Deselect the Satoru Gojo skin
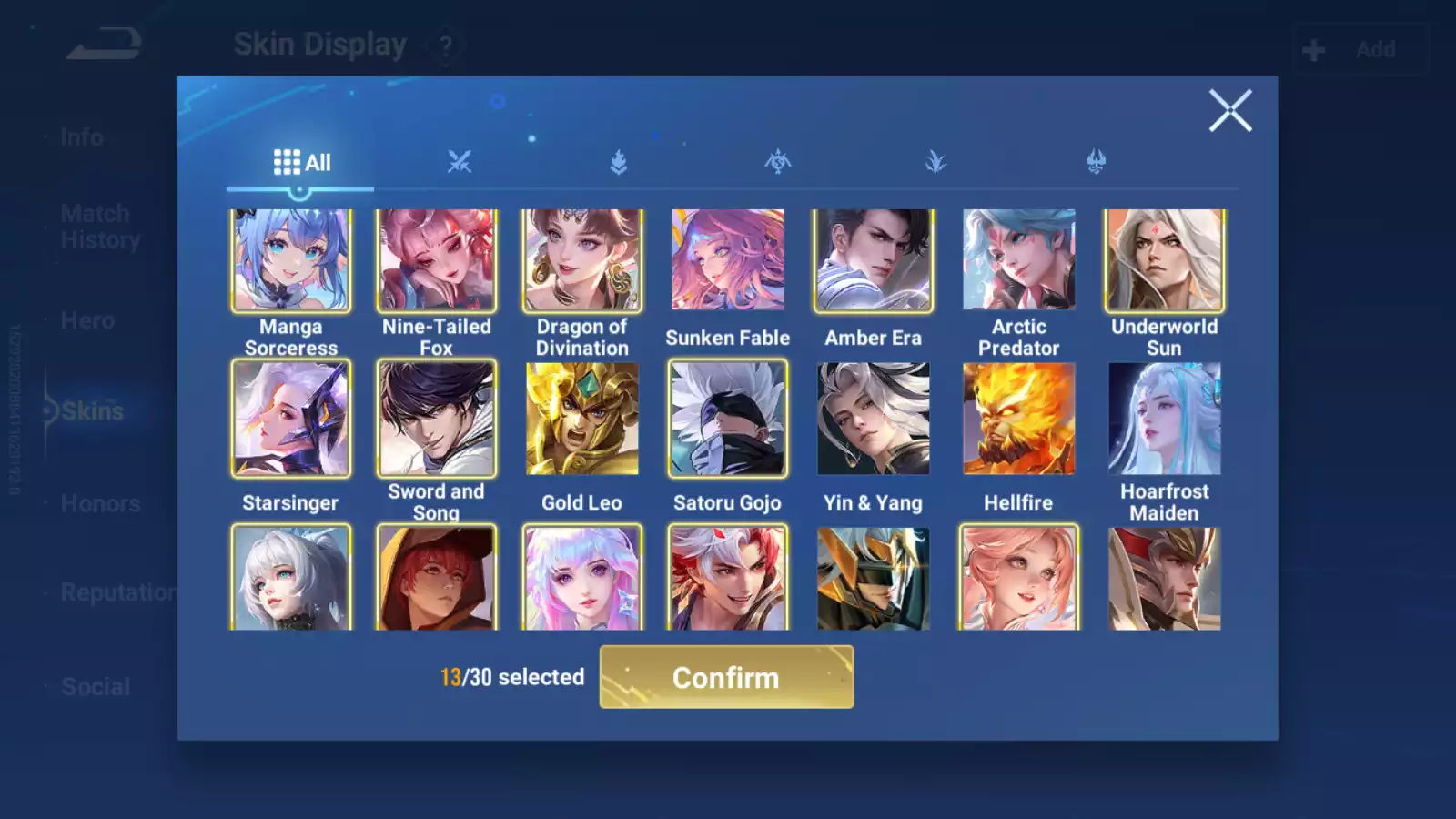This screenshot has width=1456, height=819. 726,419
